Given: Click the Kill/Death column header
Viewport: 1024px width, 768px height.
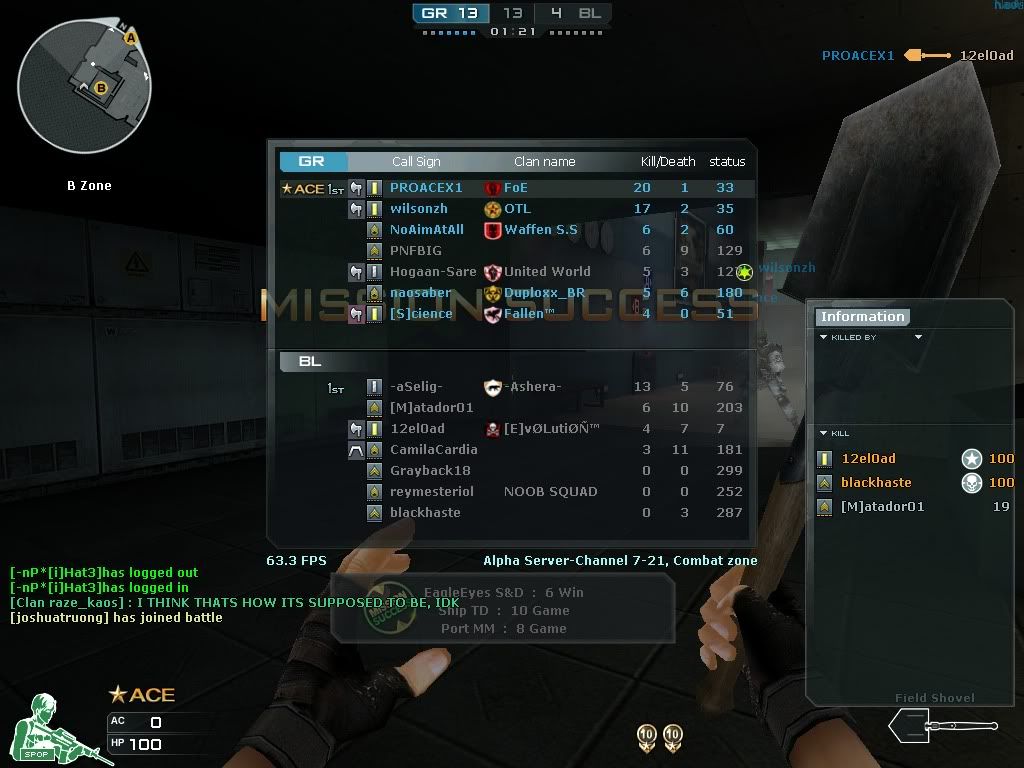Looking at the screenshot, I should (x=668, y=162).
